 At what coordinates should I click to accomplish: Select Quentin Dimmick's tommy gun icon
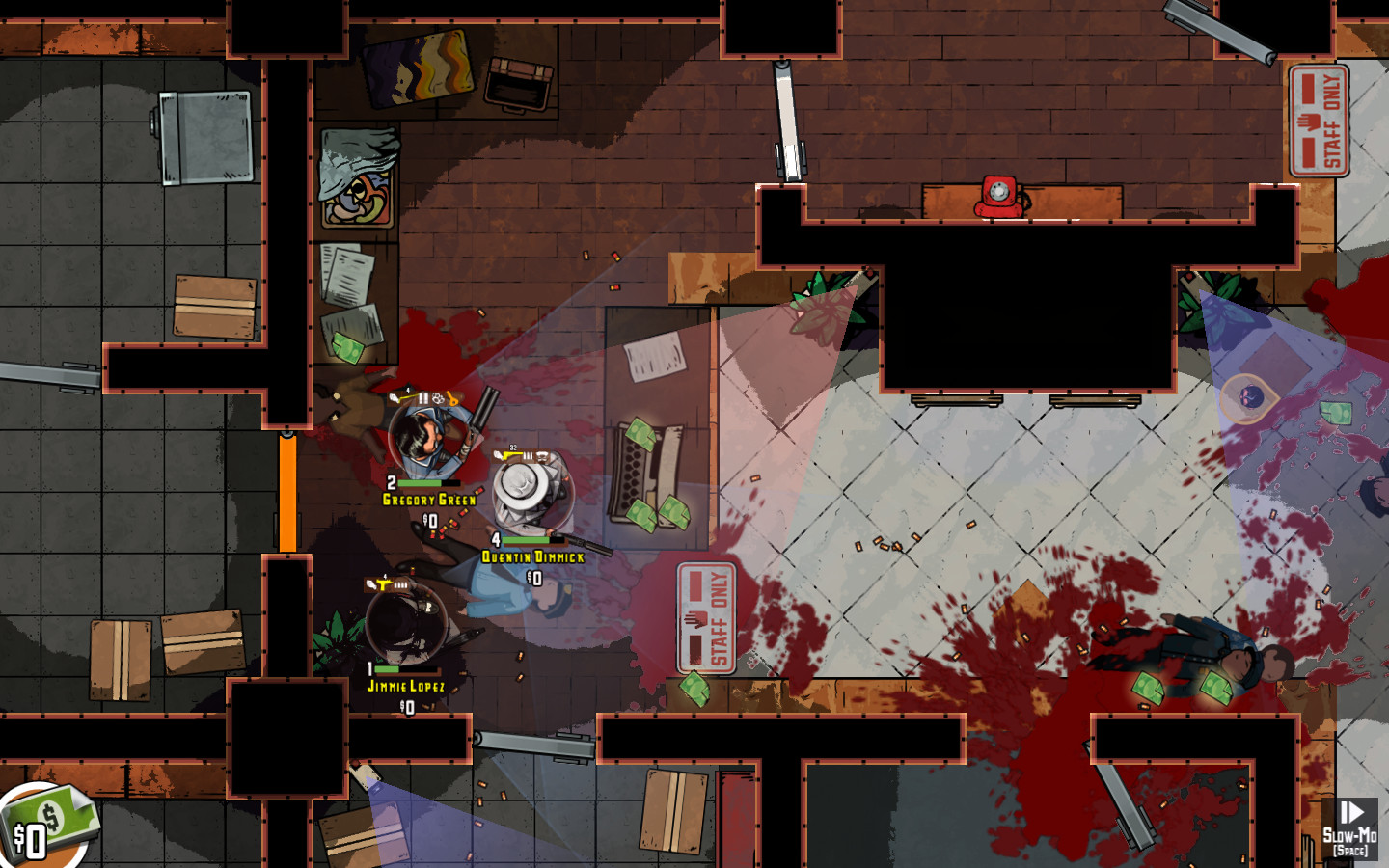[x=504, y=455]
